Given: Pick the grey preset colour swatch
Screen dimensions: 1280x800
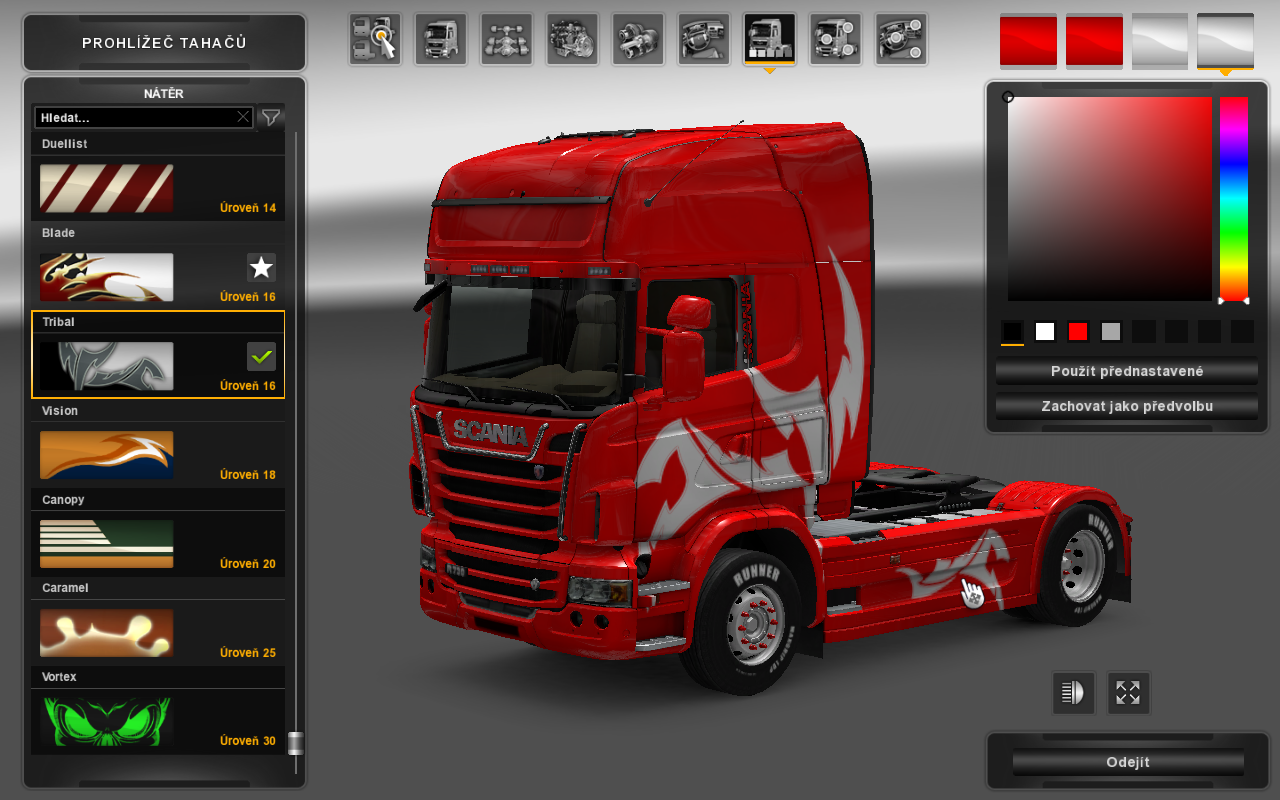Looking at the screenshot, I should [x=1111, y=332].
